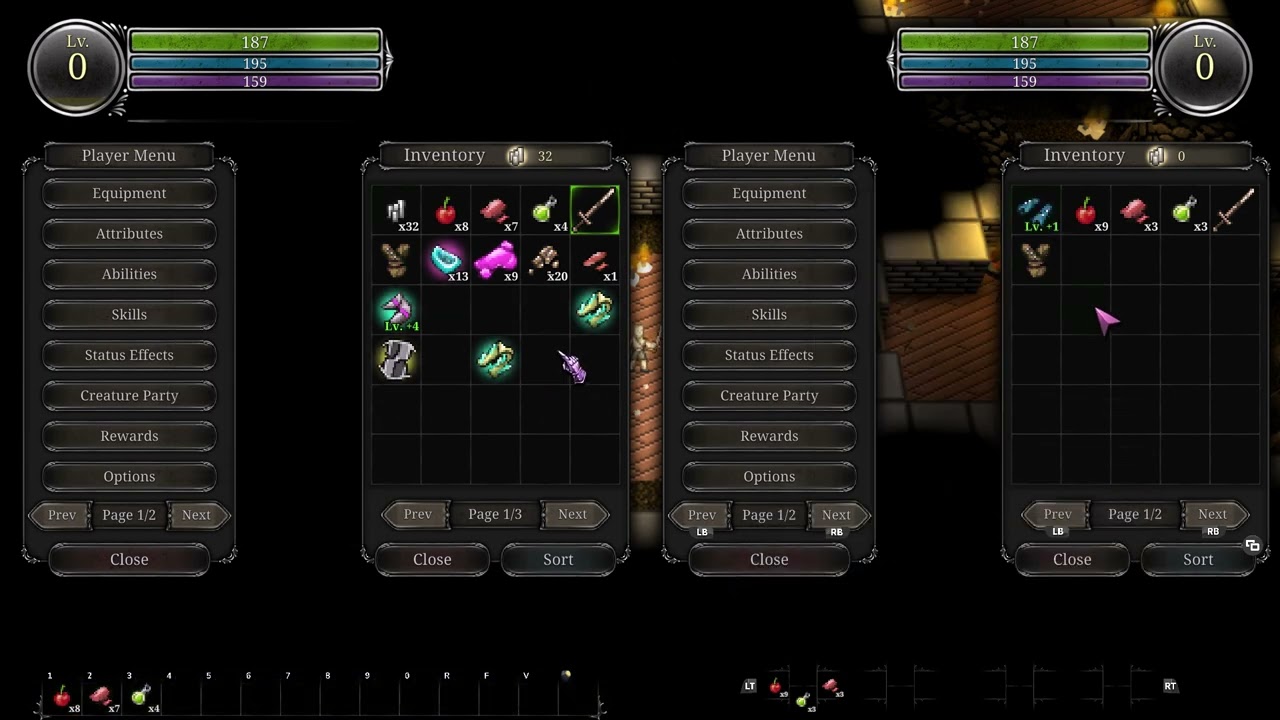
Task: Choose the brown ore stack x20
Action: 545,261
